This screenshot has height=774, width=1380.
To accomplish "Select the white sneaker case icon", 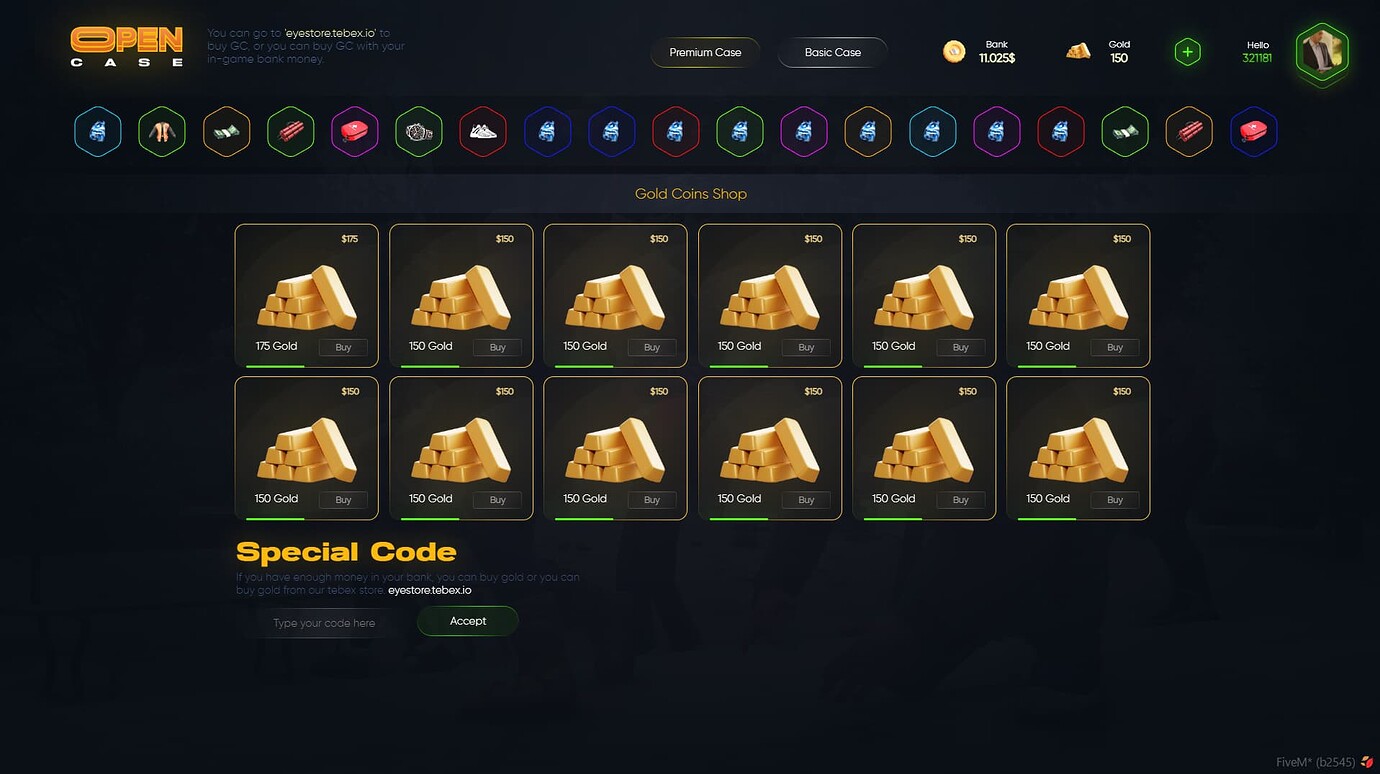I will click(x=483, y=131).
